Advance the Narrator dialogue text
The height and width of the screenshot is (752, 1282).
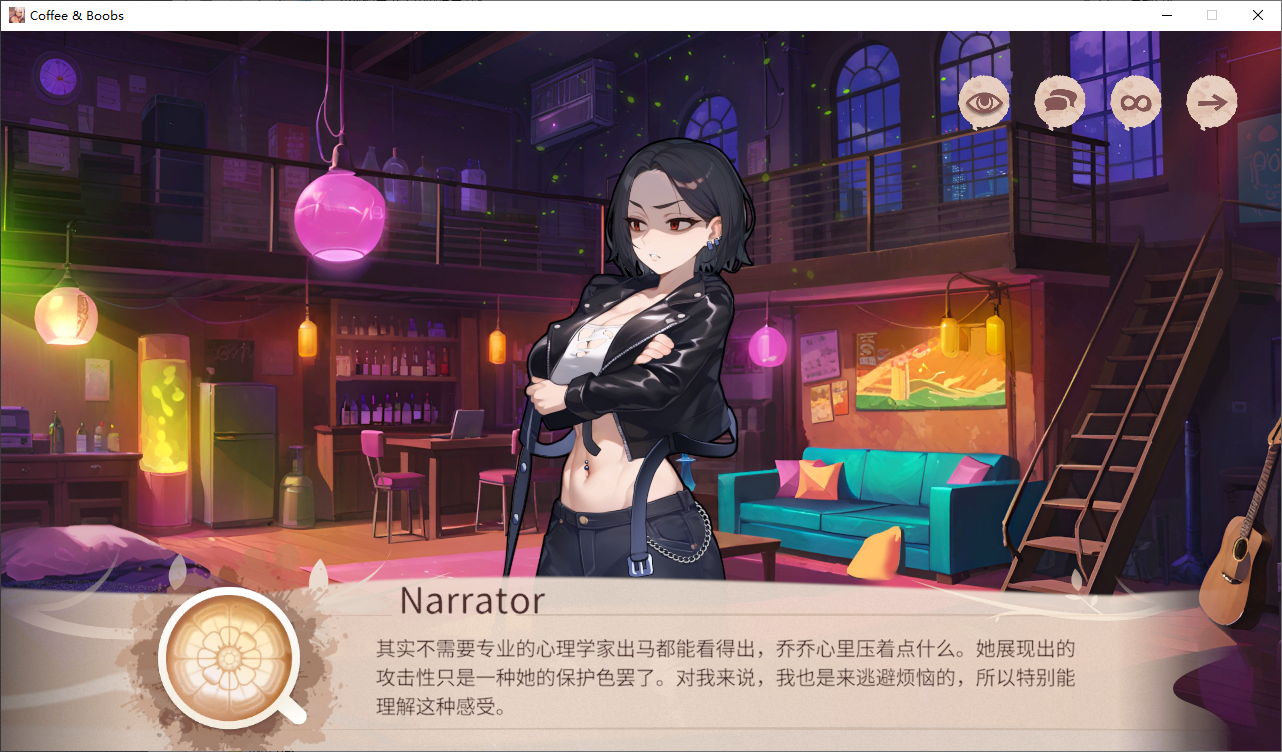[725, 679]
